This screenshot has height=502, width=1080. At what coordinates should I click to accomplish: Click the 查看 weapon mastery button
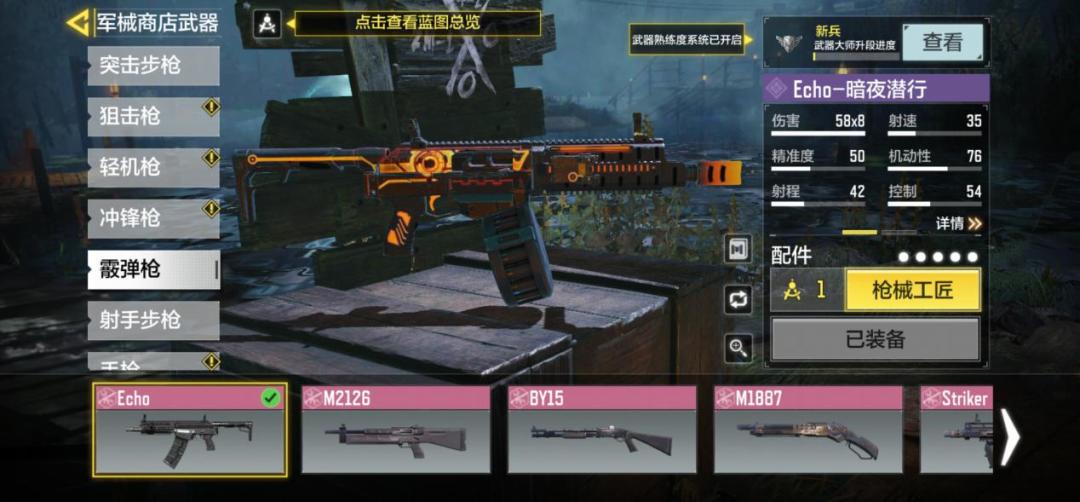tap(942, 42)
